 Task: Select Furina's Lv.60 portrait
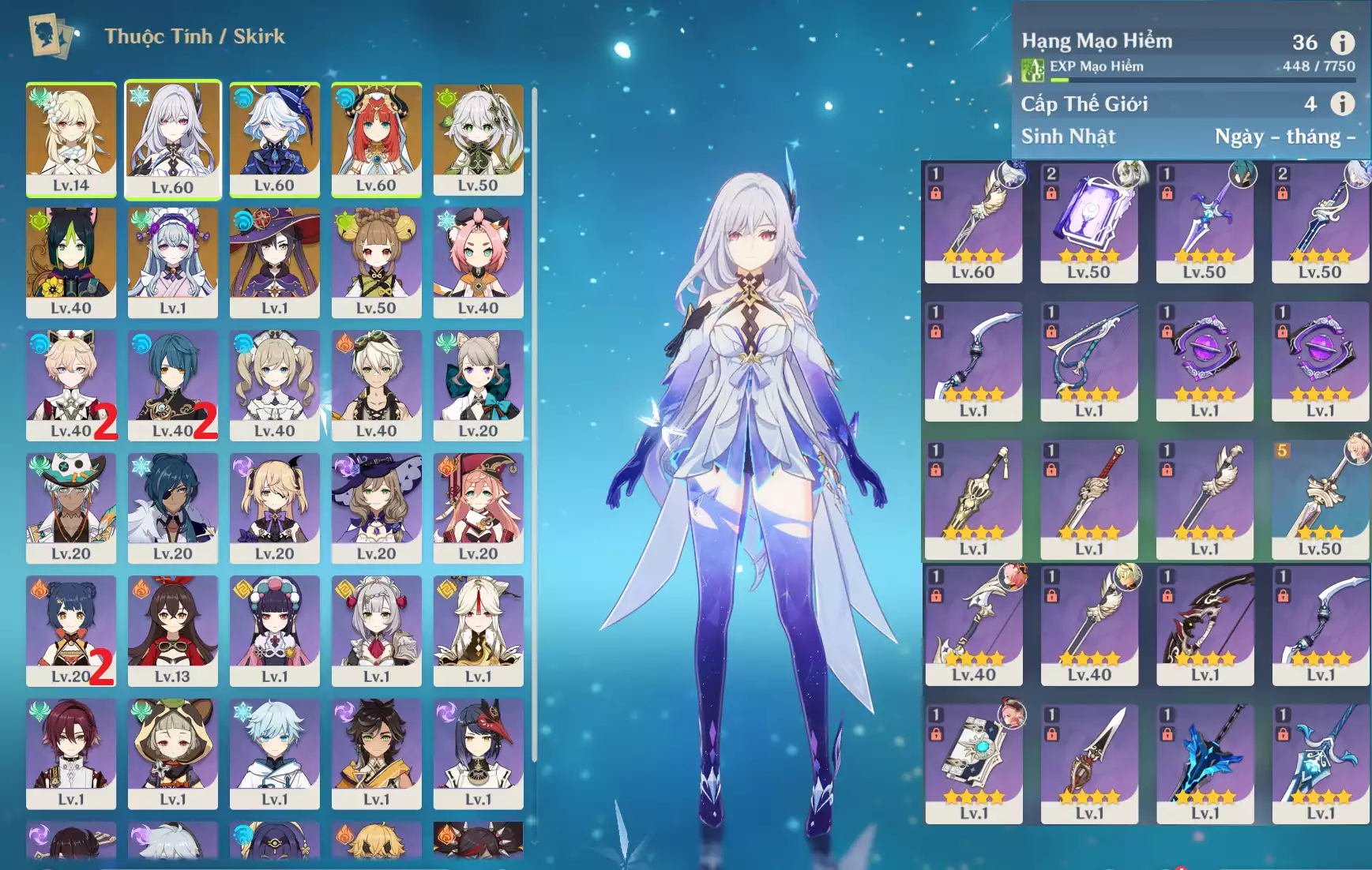point(274,139)
